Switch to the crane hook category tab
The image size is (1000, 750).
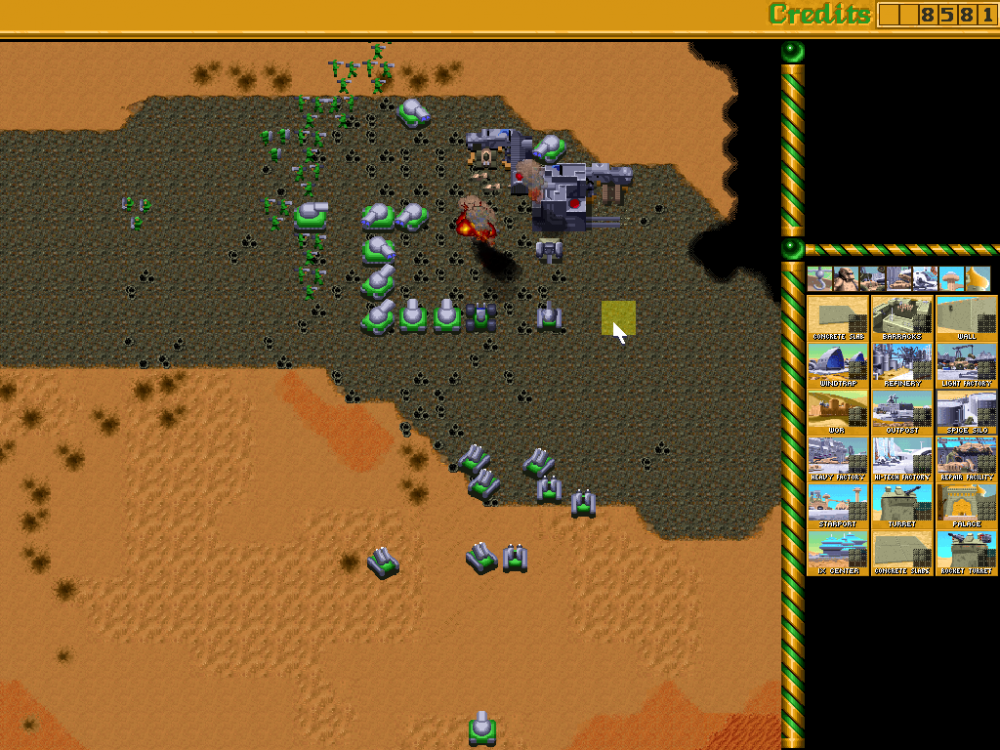point(820,278)
